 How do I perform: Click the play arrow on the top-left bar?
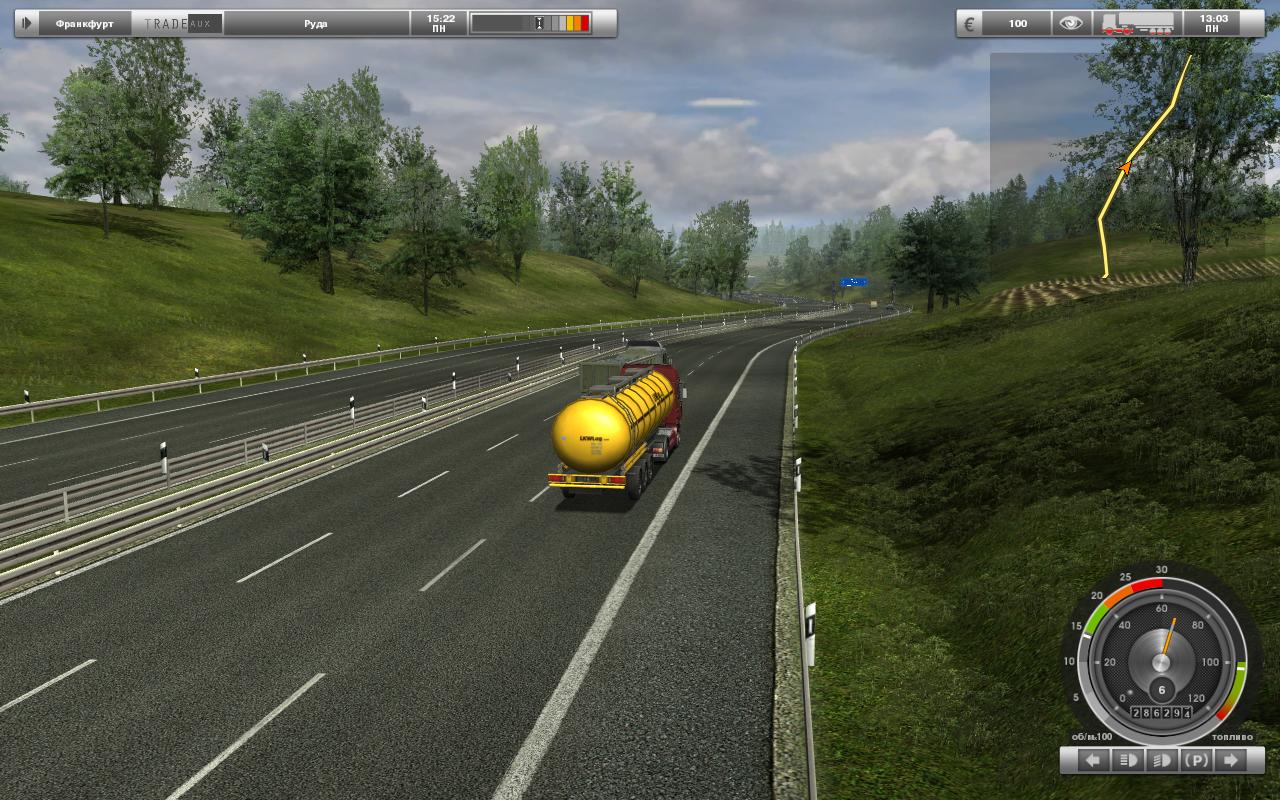point(27,23)
